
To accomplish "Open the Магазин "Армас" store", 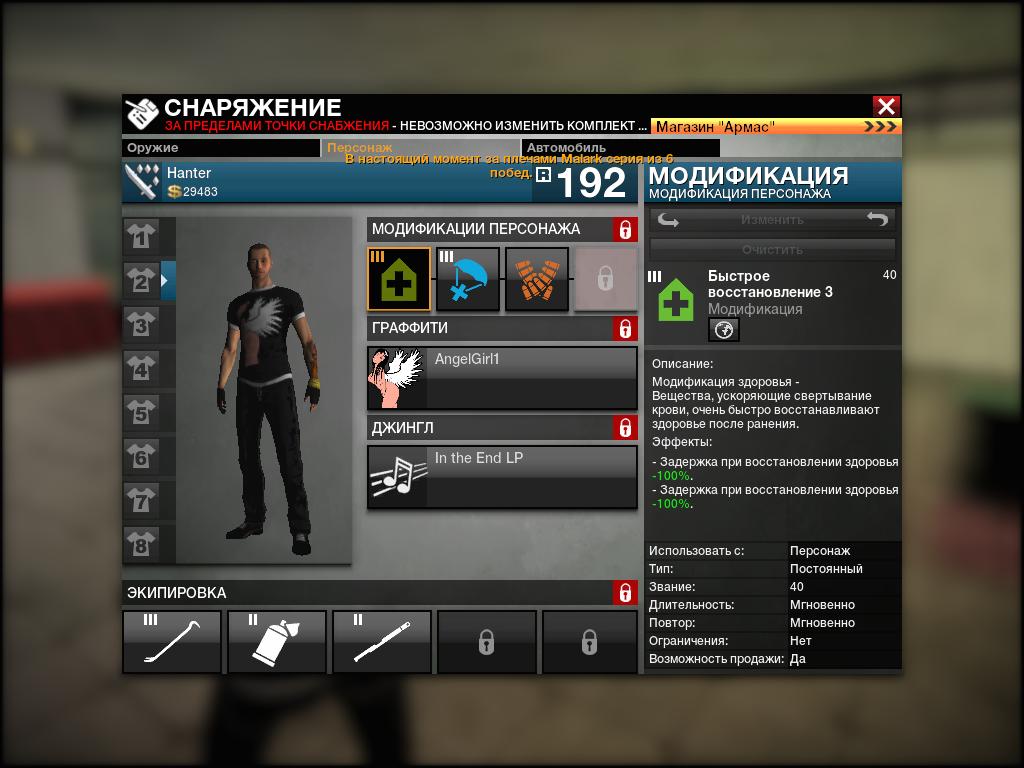I will pos(776,127).
